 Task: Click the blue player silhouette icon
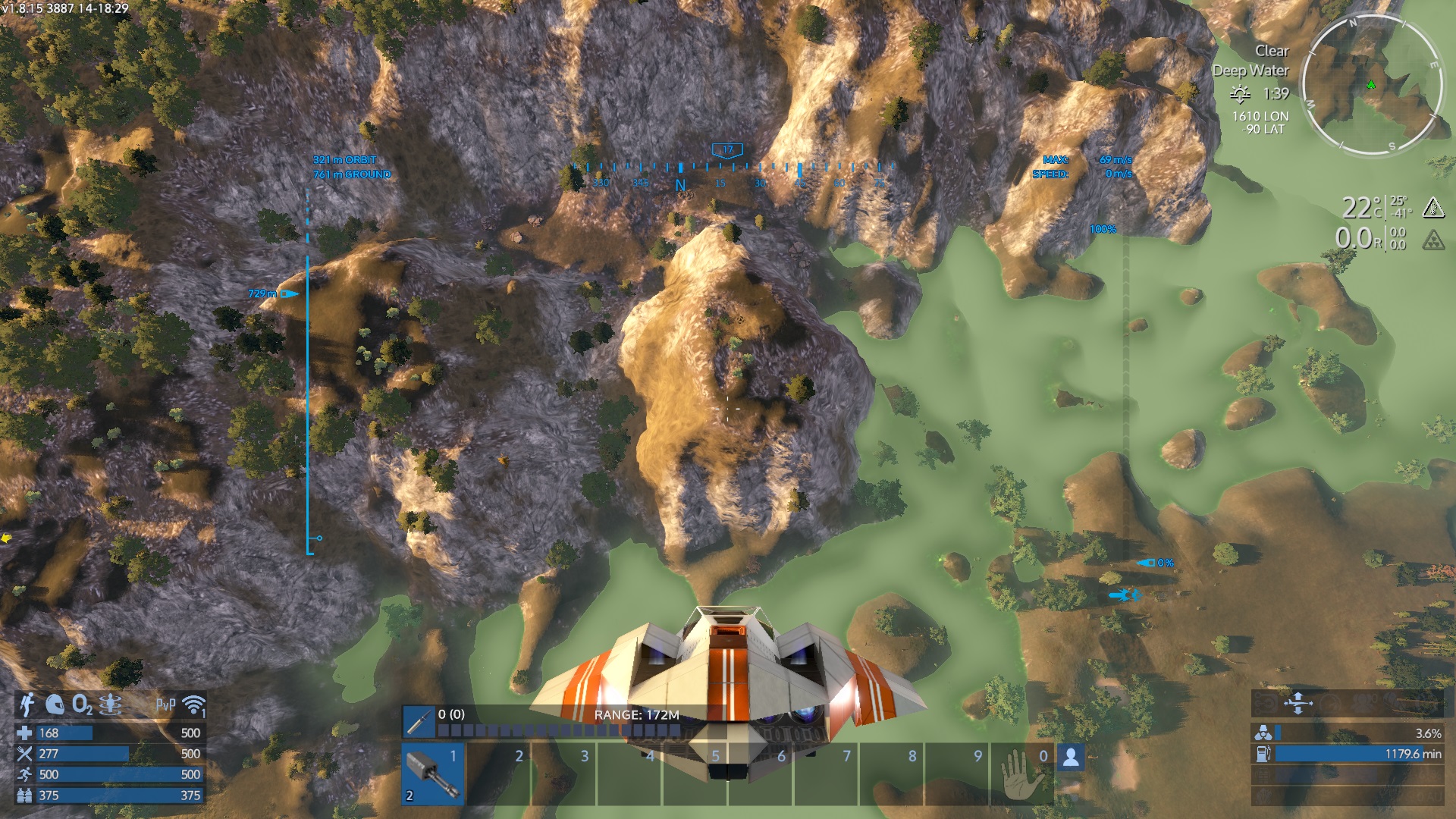(1071, 757)
